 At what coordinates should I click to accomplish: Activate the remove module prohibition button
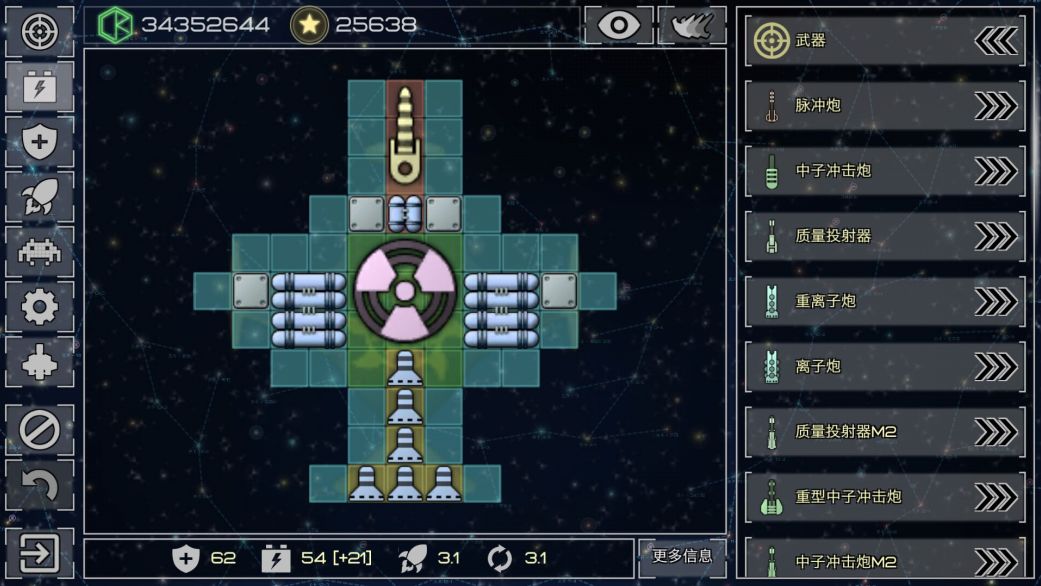click(x=40, y=430)
